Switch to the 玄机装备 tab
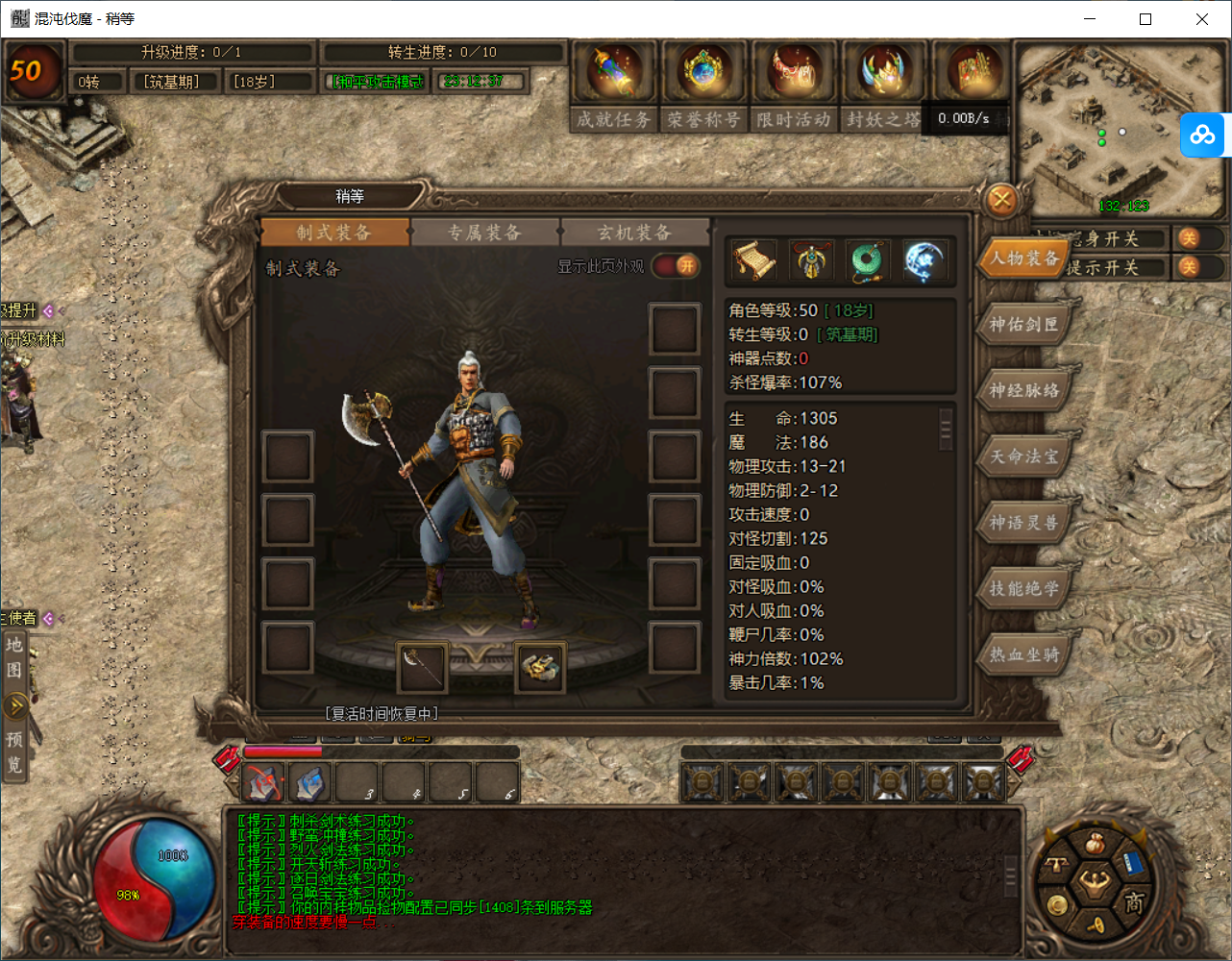 point(634,232)
